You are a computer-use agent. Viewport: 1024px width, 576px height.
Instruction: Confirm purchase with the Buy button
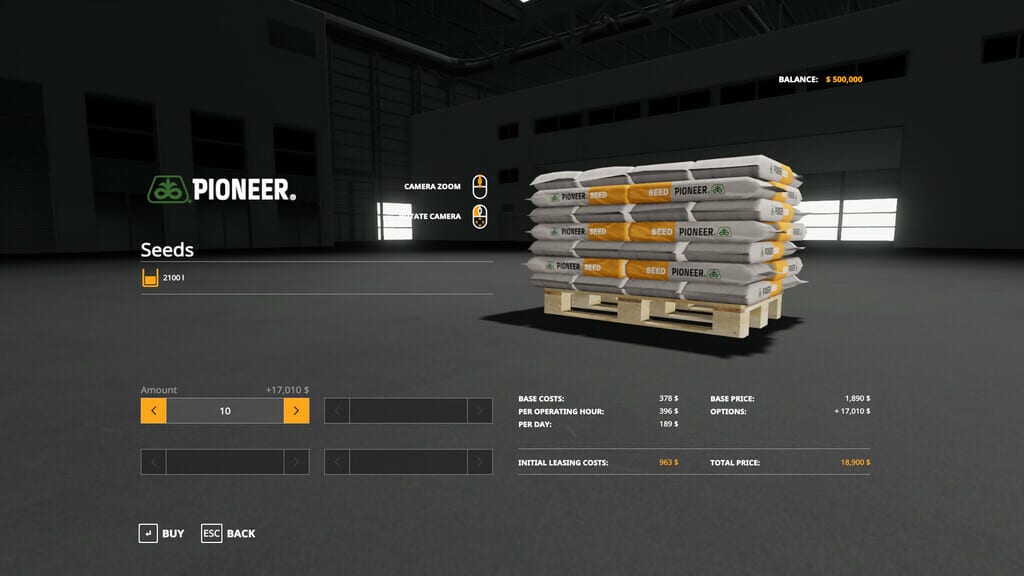(x=161, y=533)
